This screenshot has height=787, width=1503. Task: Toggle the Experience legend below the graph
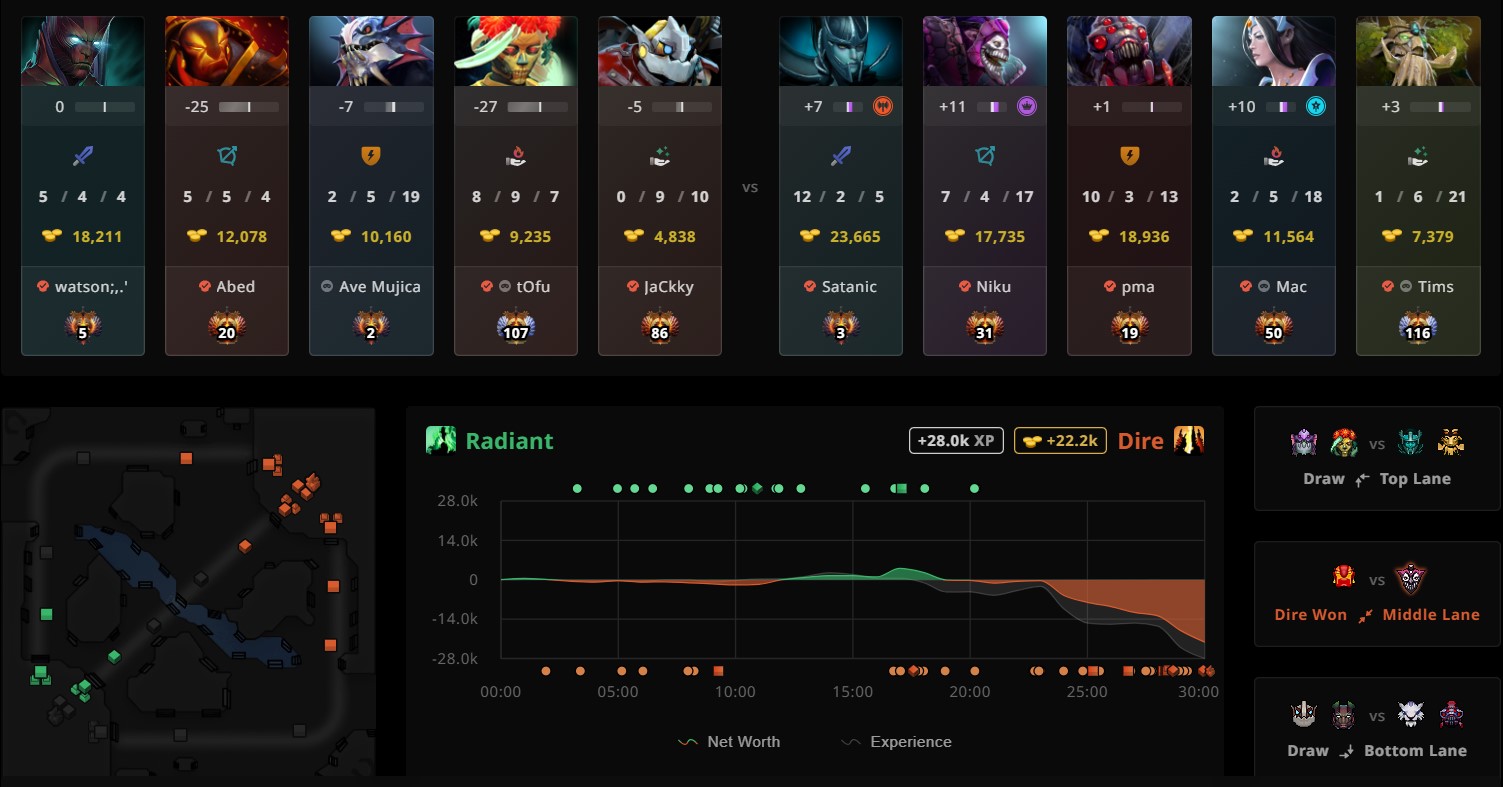(893, 741)
